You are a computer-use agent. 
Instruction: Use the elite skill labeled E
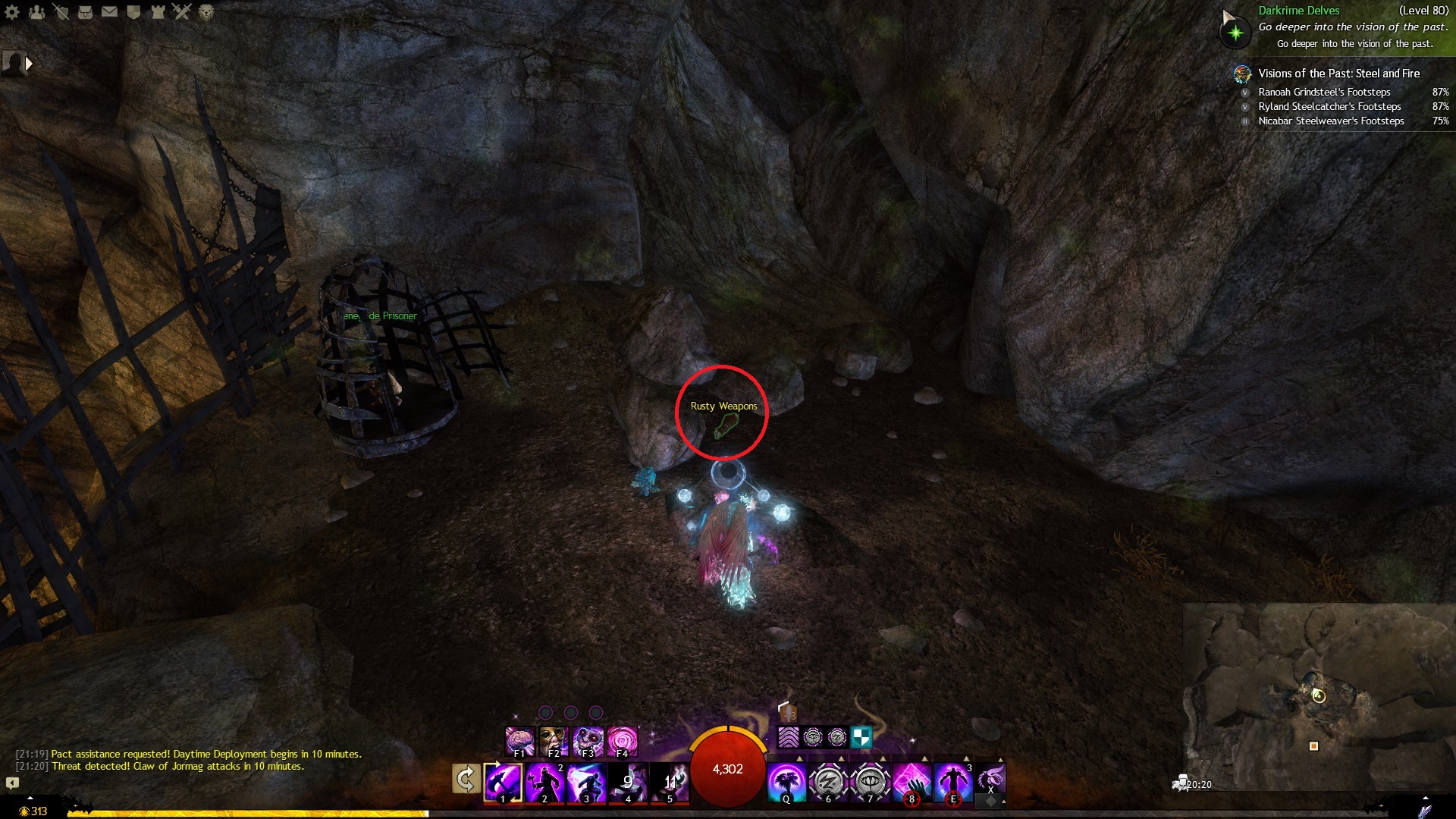tap(953, 782)
